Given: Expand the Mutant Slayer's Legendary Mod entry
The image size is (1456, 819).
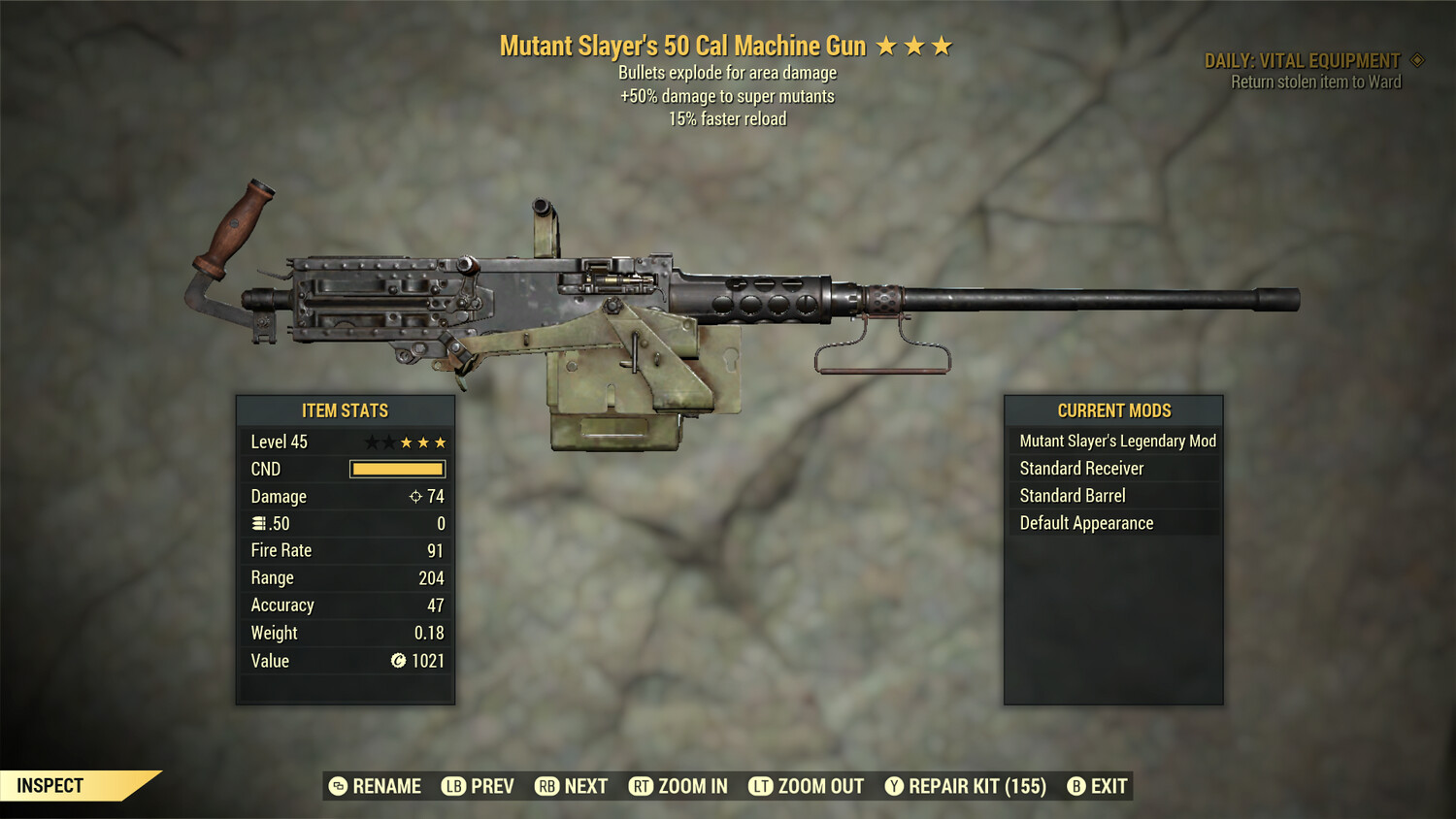Looking at the screenshot, I should [x=1115, y=441].
